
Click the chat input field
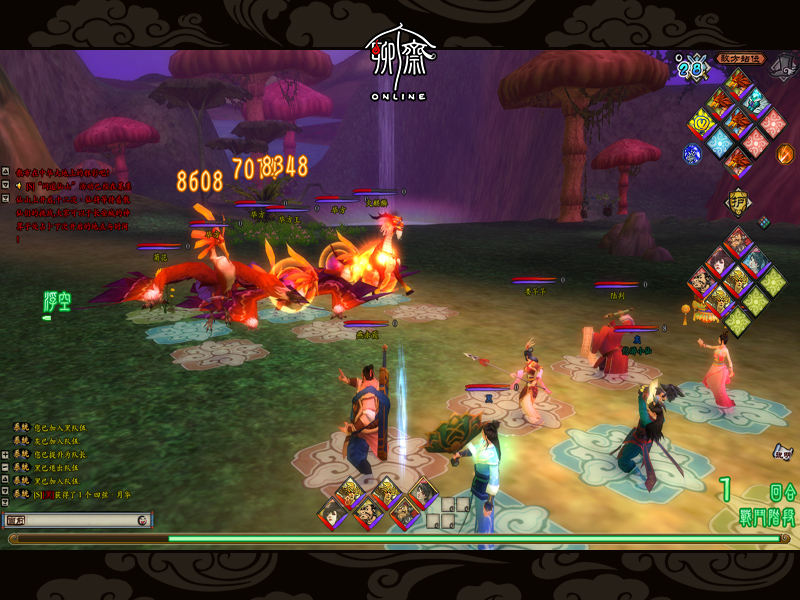(82, 520)
